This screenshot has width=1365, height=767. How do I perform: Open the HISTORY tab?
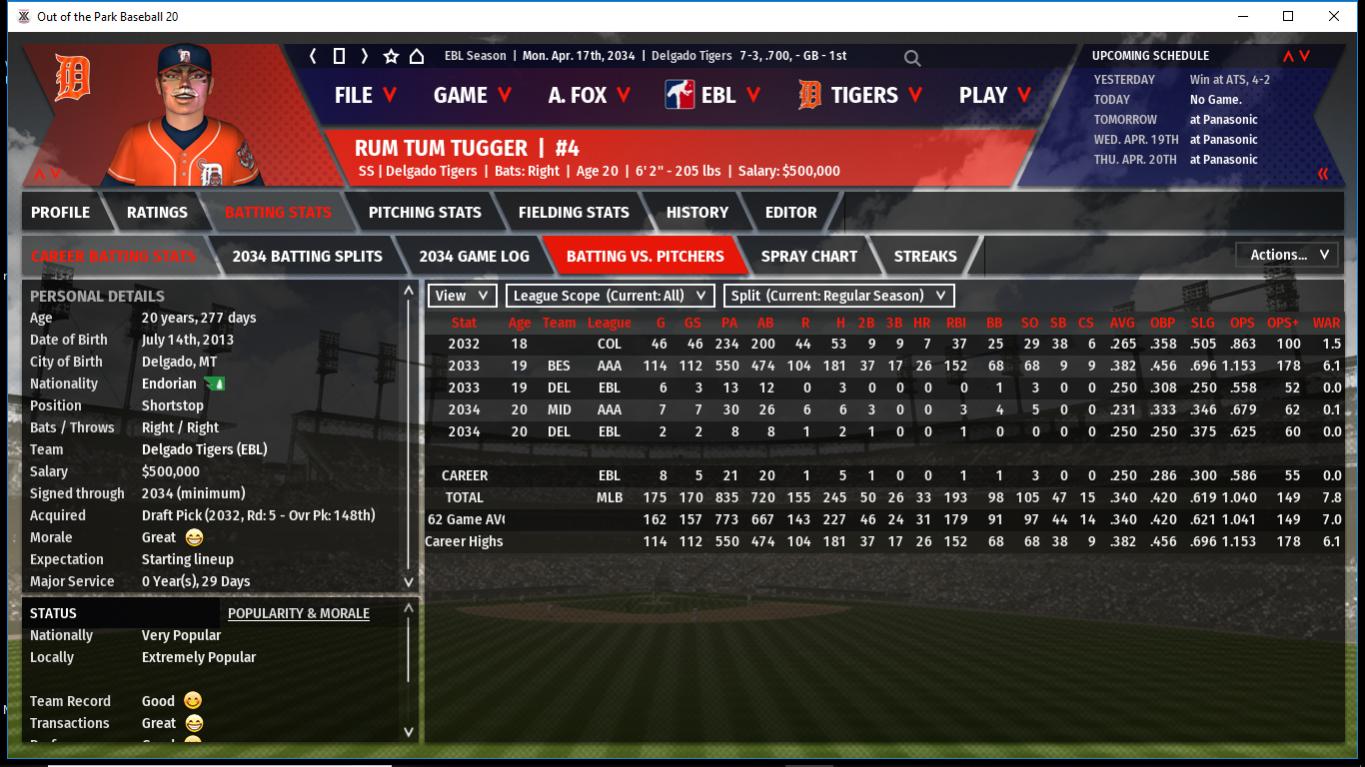tap(697, 212)
